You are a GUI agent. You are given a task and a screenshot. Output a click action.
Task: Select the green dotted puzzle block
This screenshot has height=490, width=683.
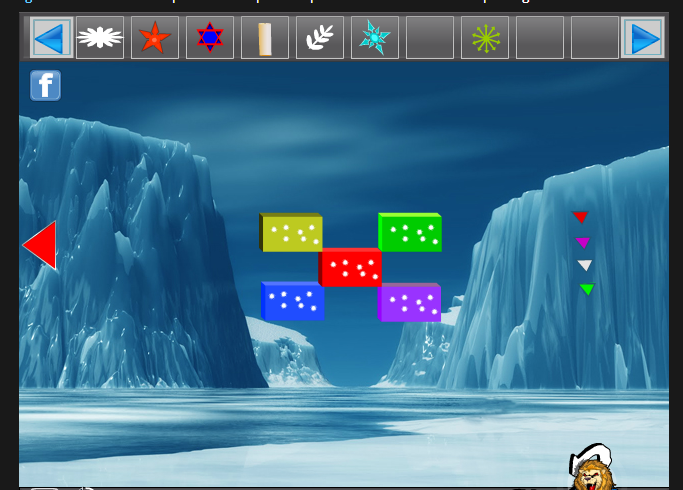pyautogui.click(x=410, y=233)
